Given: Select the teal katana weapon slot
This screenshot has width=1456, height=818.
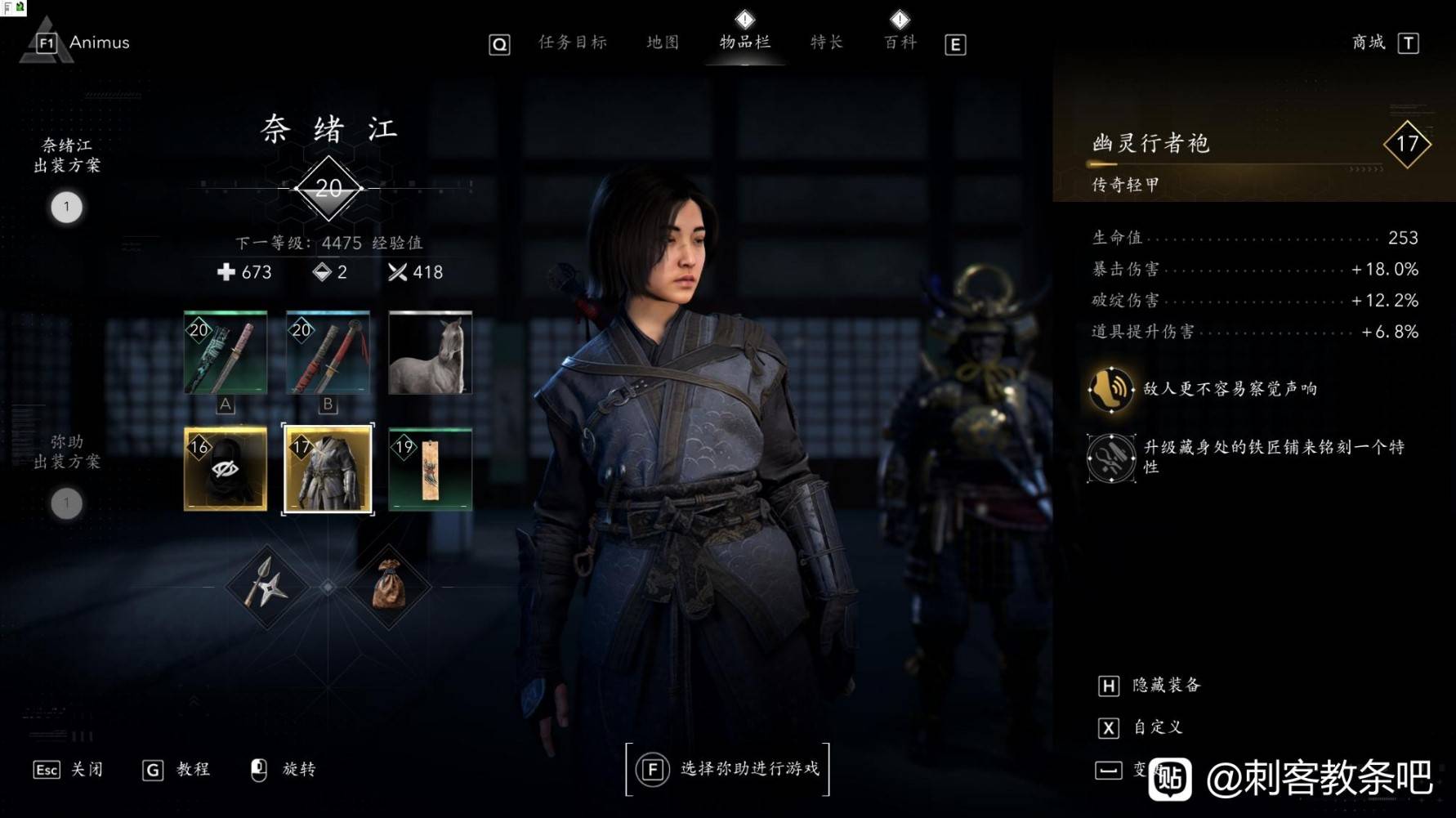Looking at the screenshot, I should tap(226, 352).
